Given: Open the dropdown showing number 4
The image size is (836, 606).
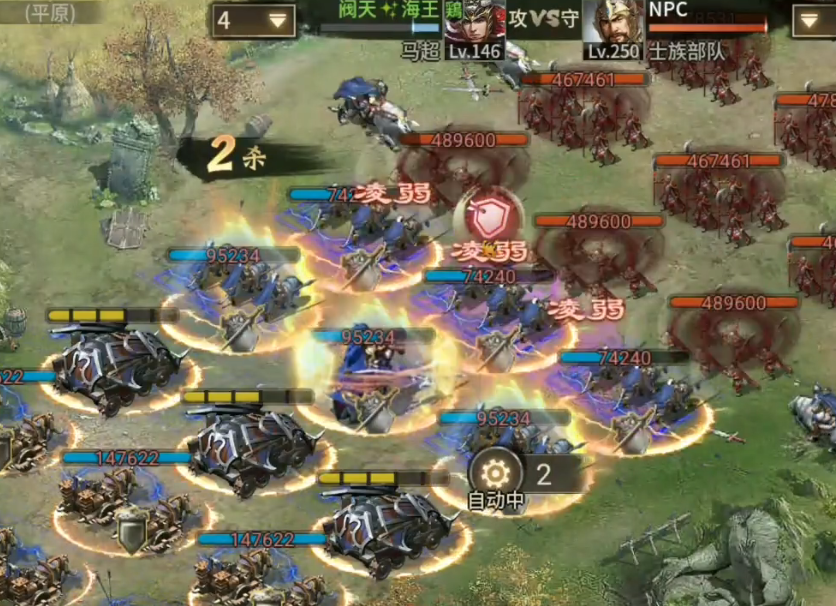Looking at the screenshot, I should [253, 19].
